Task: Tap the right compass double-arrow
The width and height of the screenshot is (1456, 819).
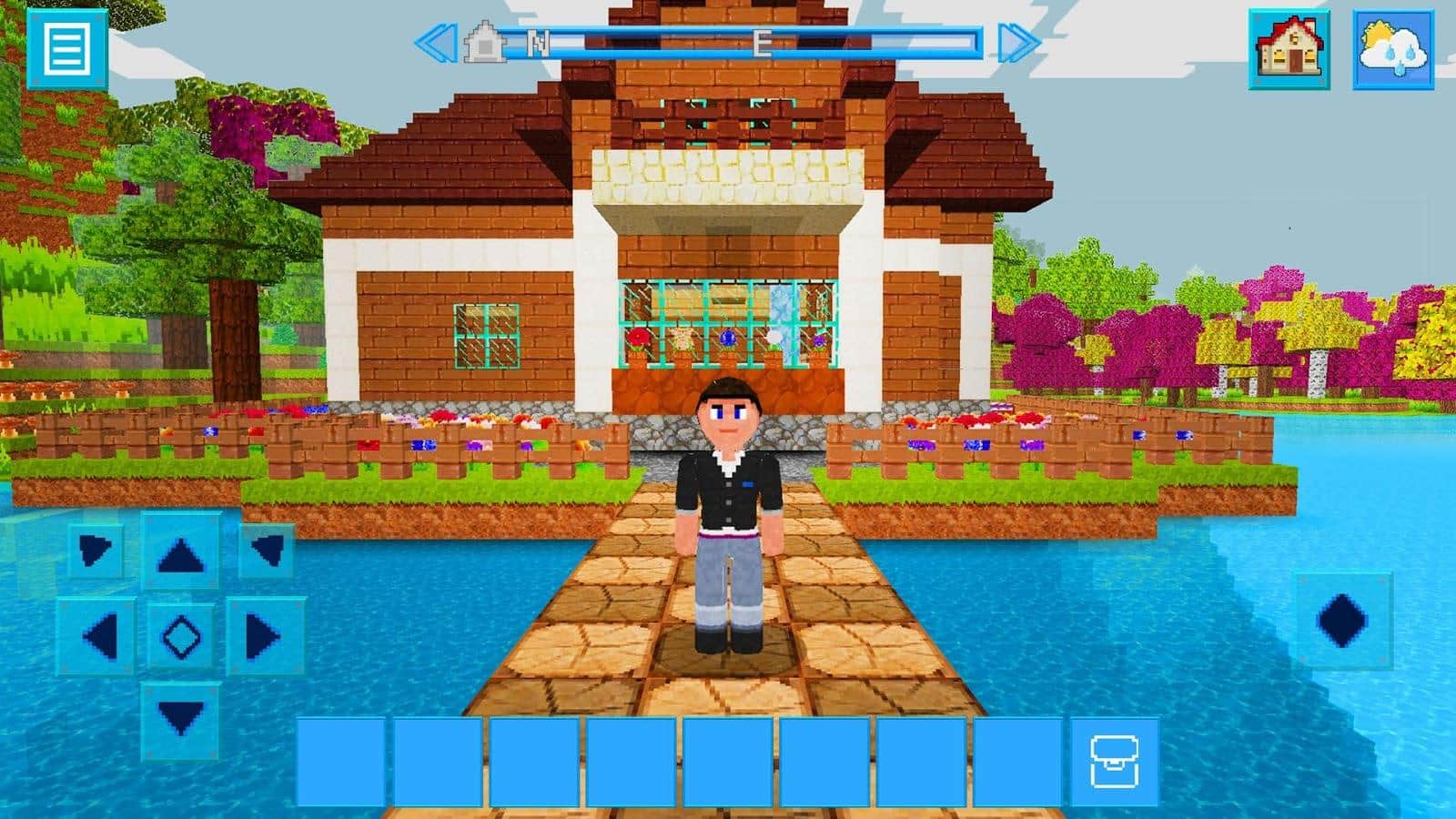Action: coord(1021,40)
